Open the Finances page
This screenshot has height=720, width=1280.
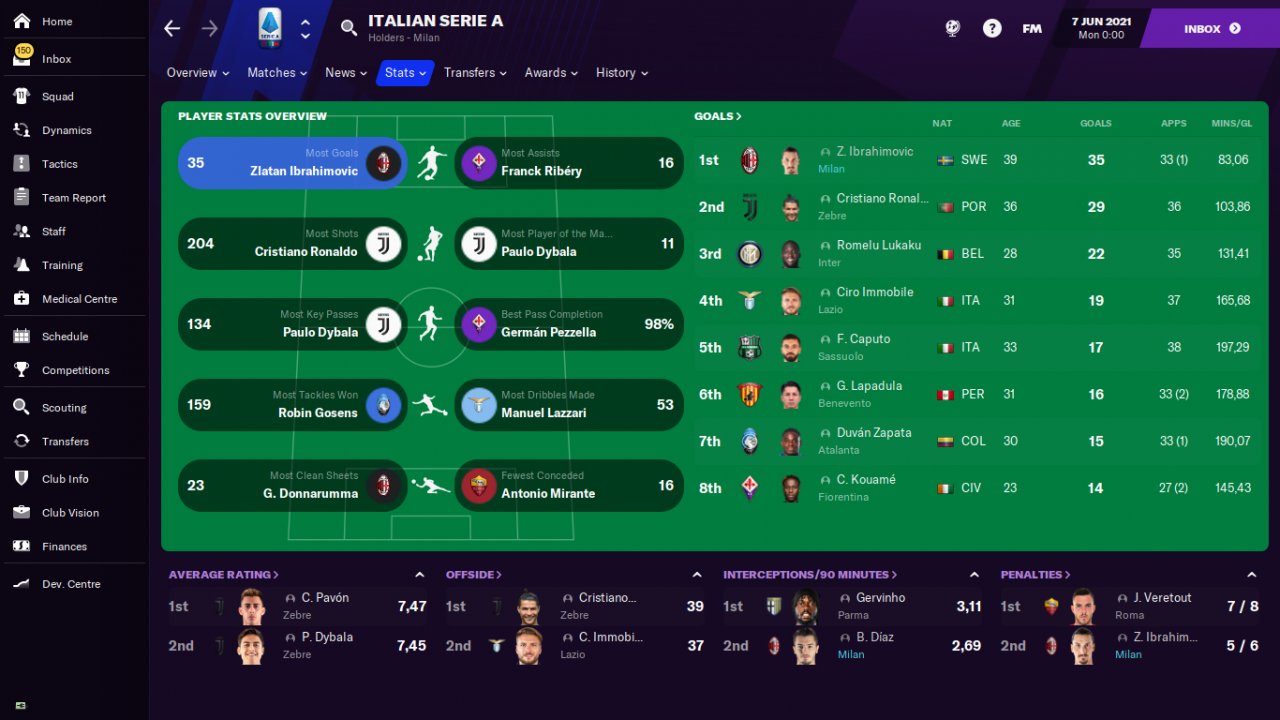[64, 547]
